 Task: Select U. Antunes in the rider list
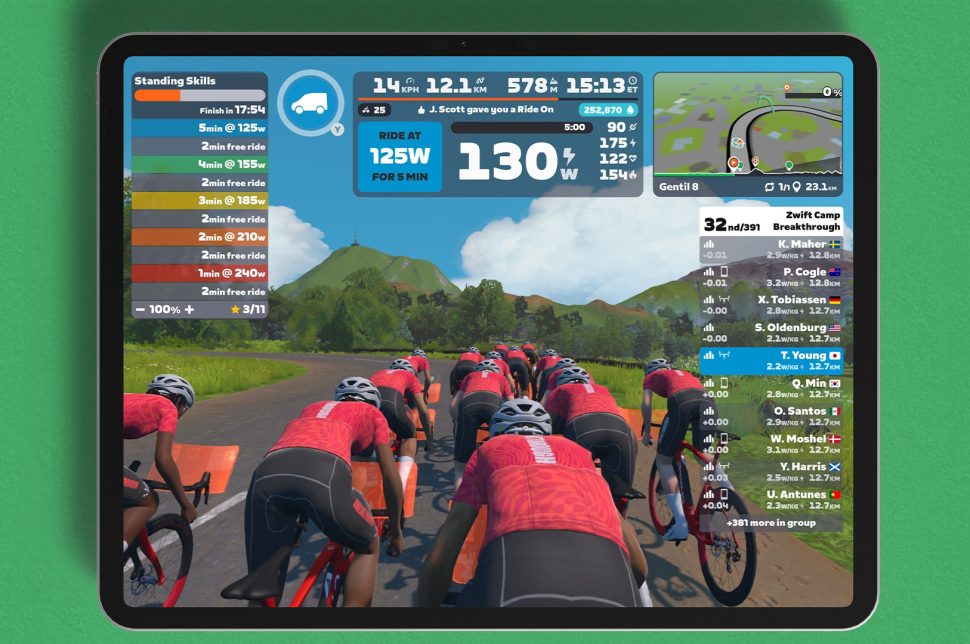click(x=771, y=500)
